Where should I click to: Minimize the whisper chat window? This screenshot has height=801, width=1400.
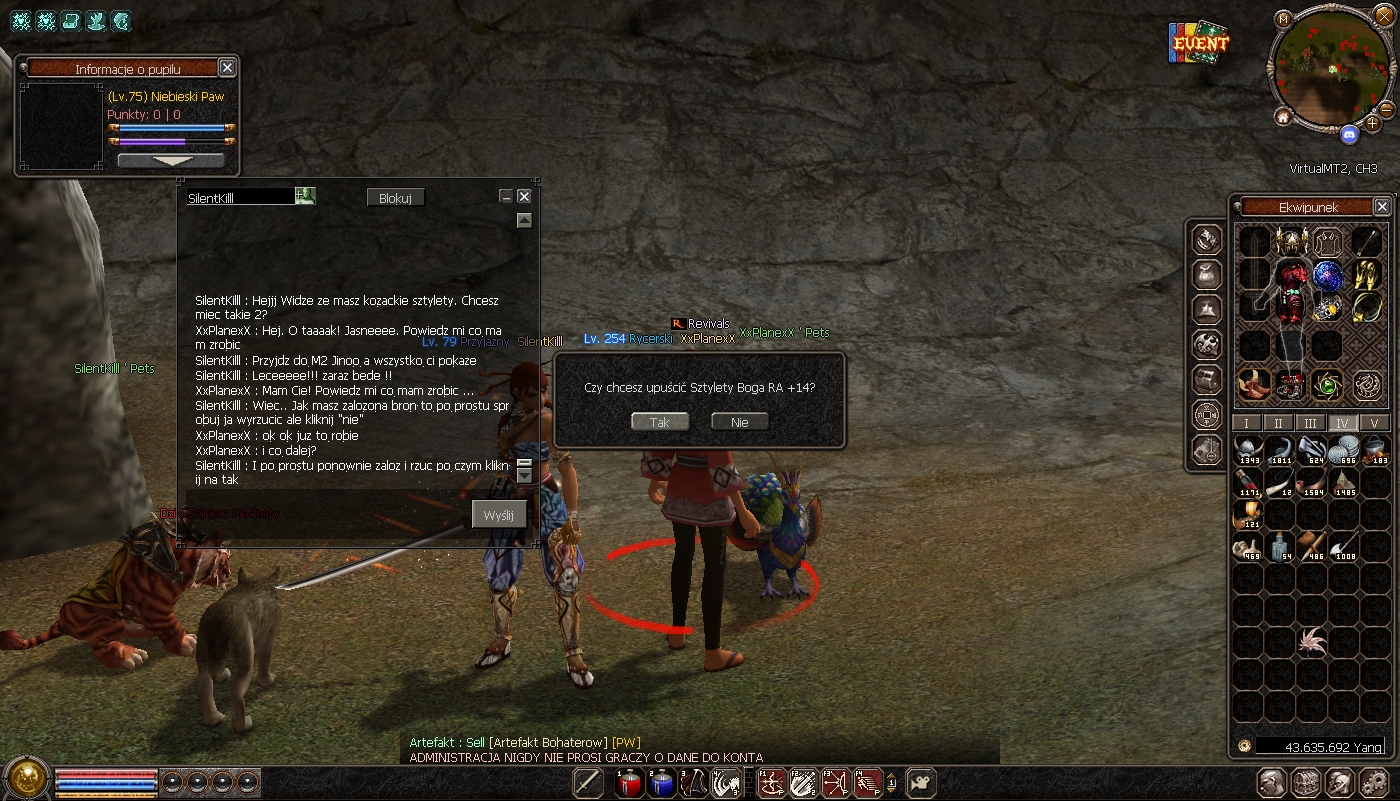506,197
